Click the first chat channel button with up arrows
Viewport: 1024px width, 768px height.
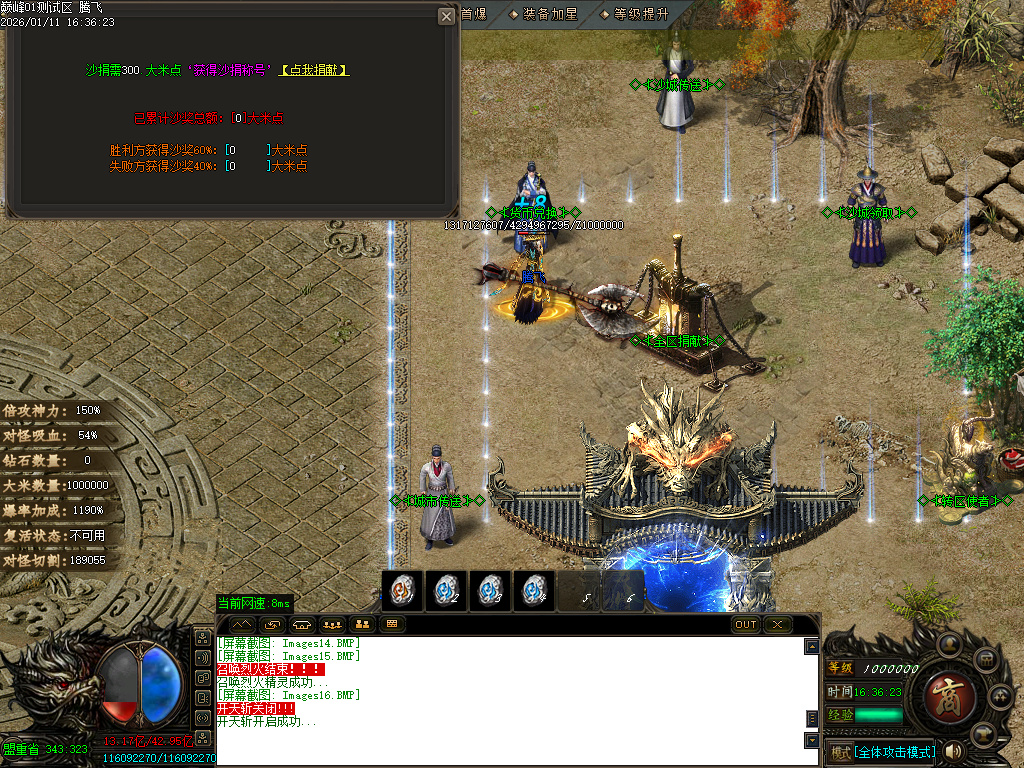click(243, 625)
